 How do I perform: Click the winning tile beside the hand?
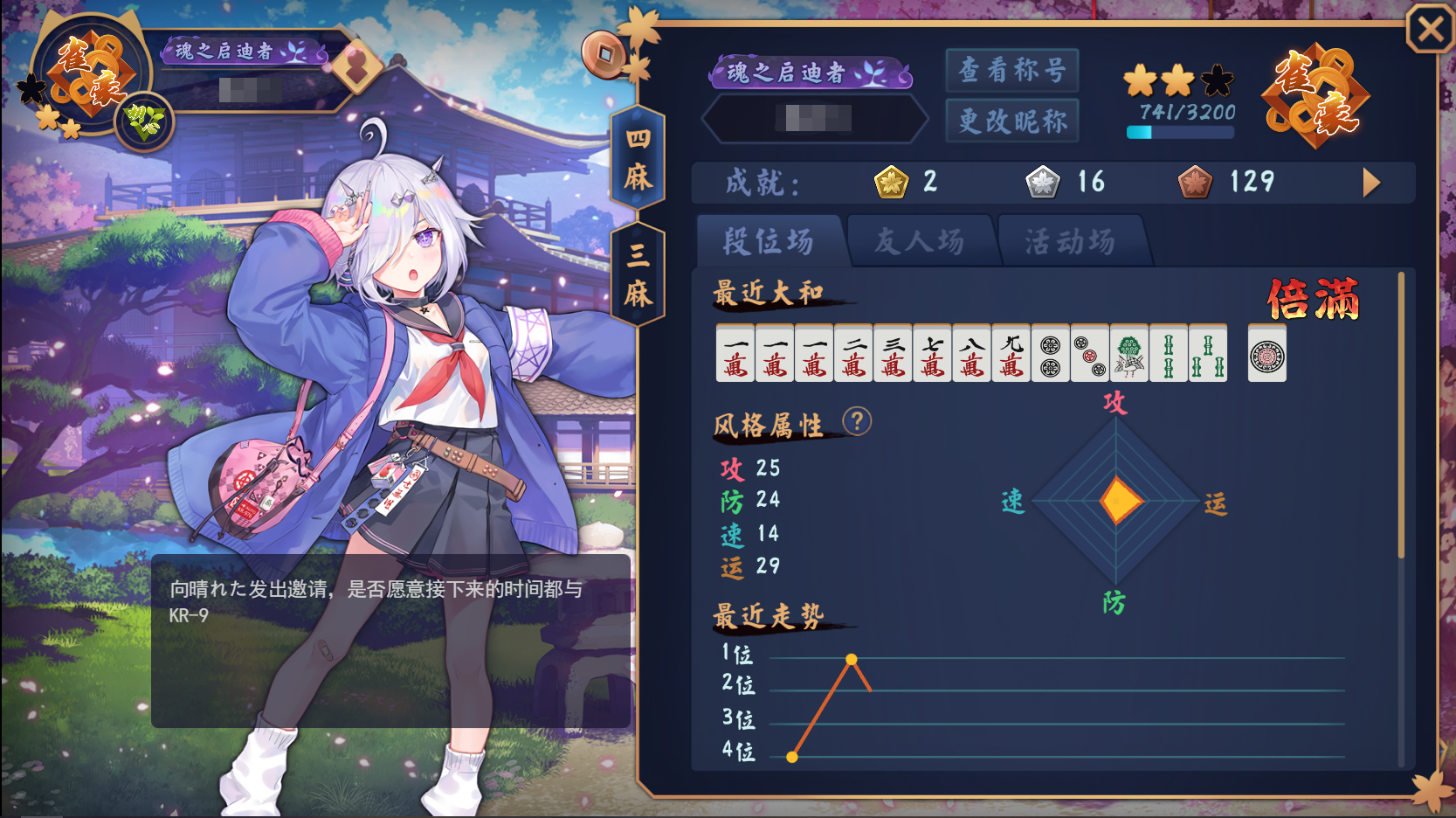pyautogui.click(x=1266, y=354)
